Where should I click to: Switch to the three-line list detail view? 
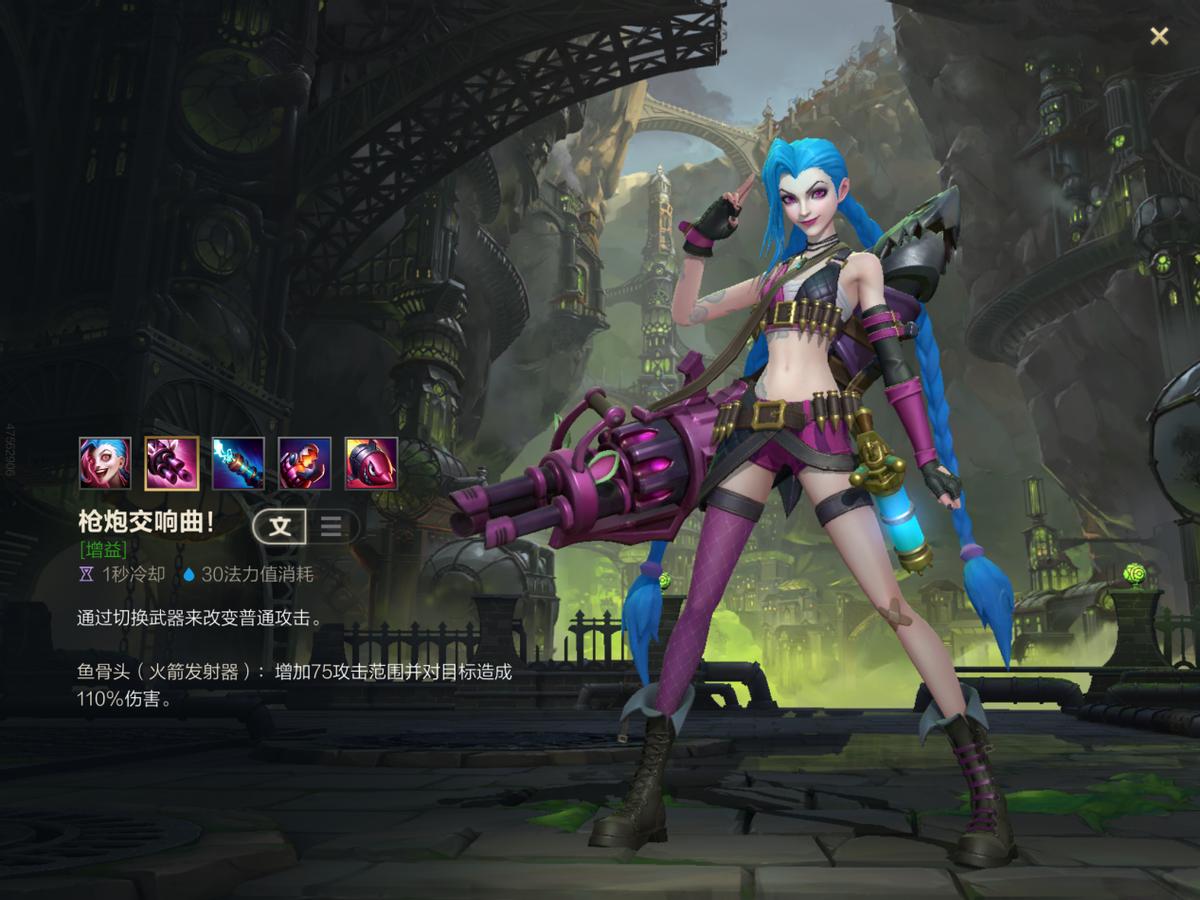[x=331, y=526]
